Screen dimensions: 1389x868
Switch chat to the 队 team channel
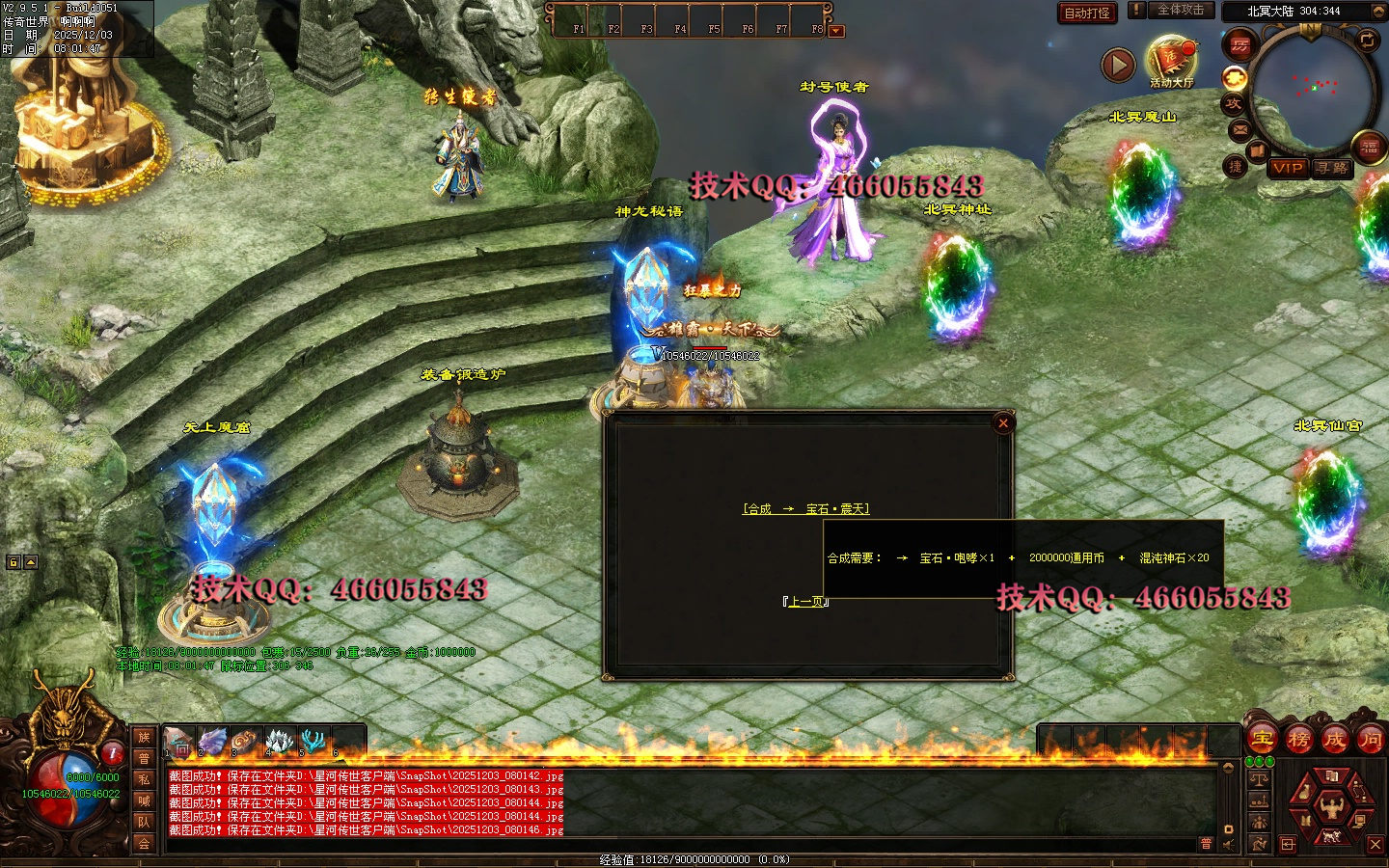[144, 822]
